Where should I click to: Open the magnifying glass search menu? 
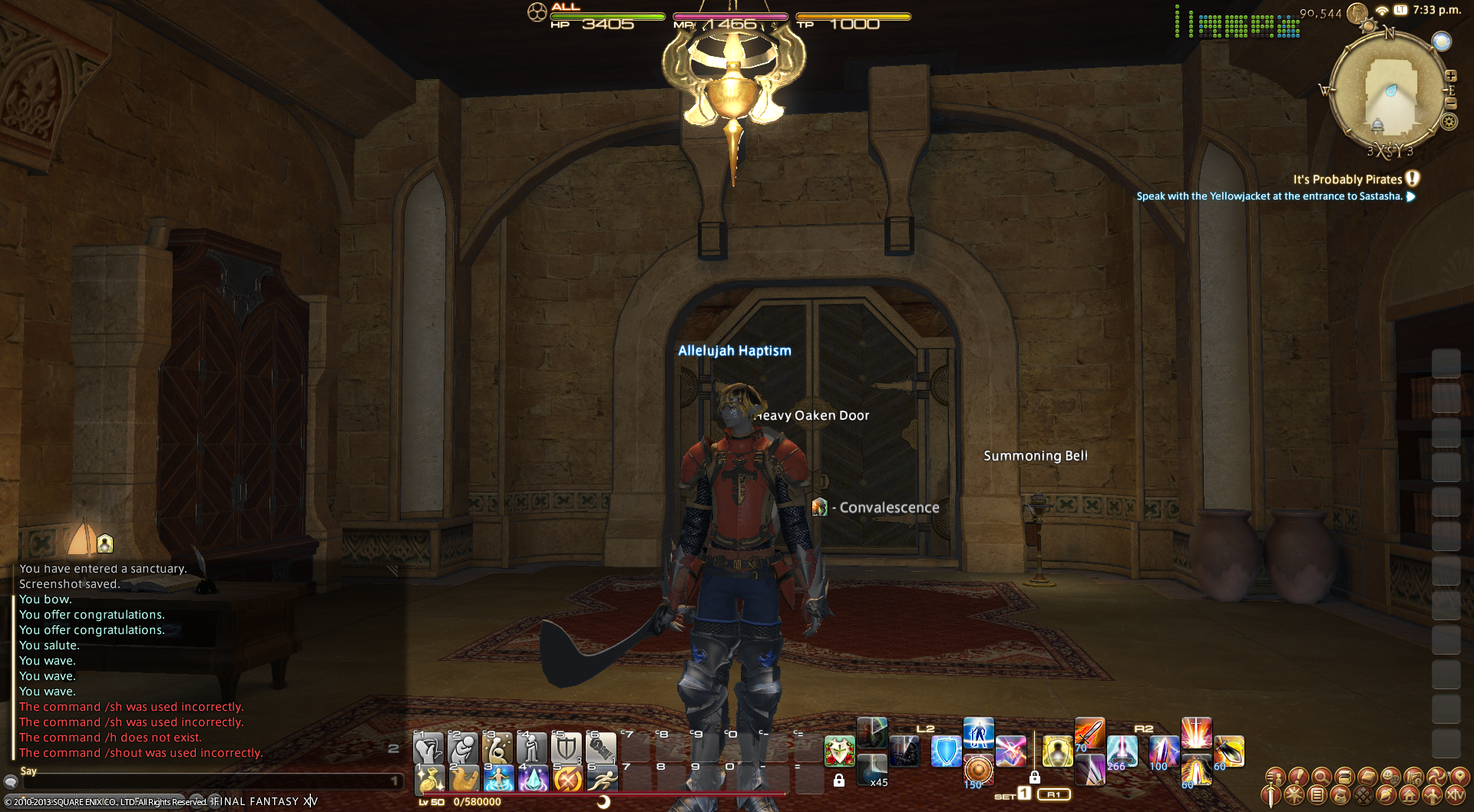pyautogui.click(x=1321, y=777)
